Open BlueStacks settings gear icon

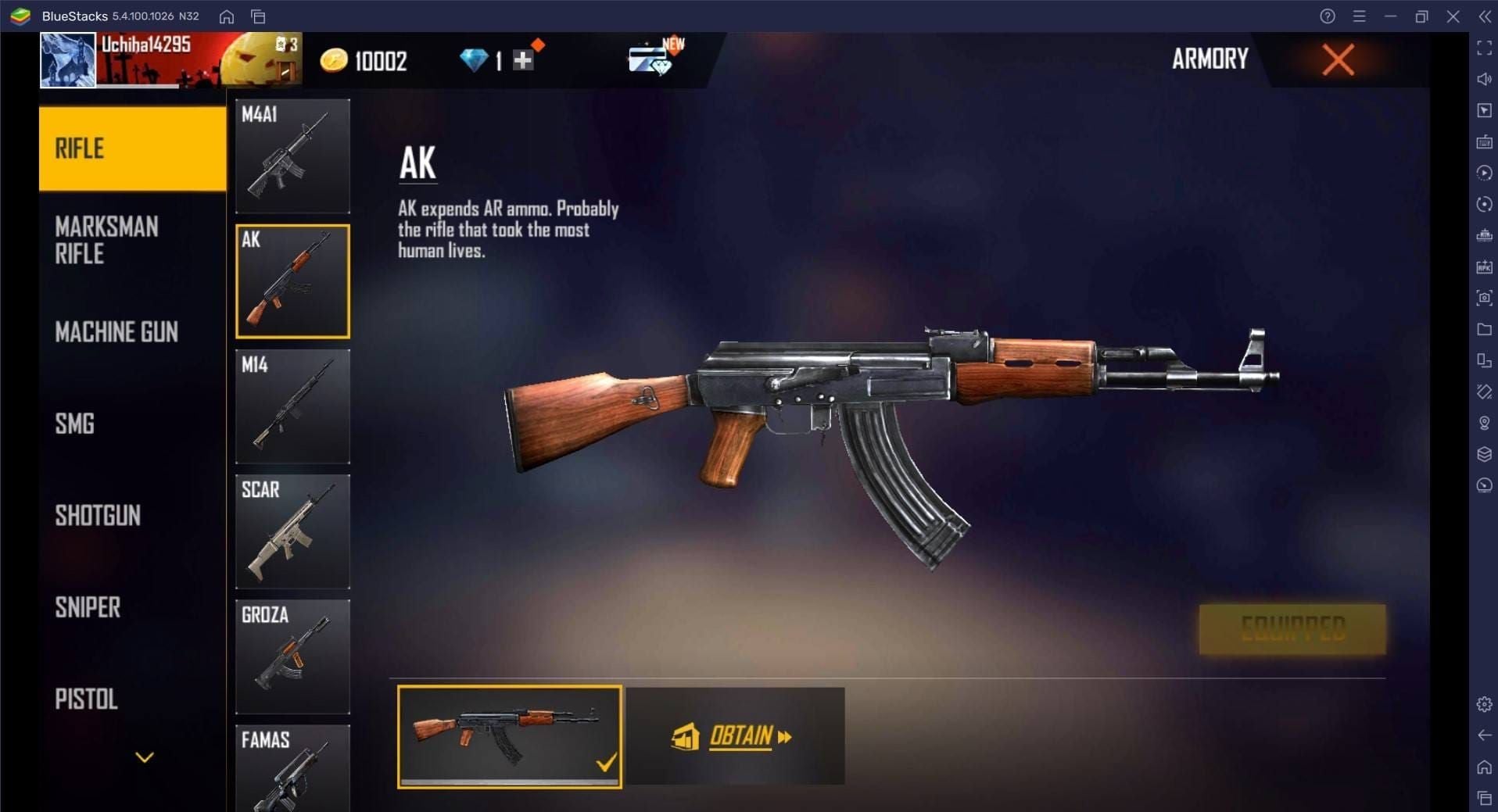click(x=1484, y=704)
